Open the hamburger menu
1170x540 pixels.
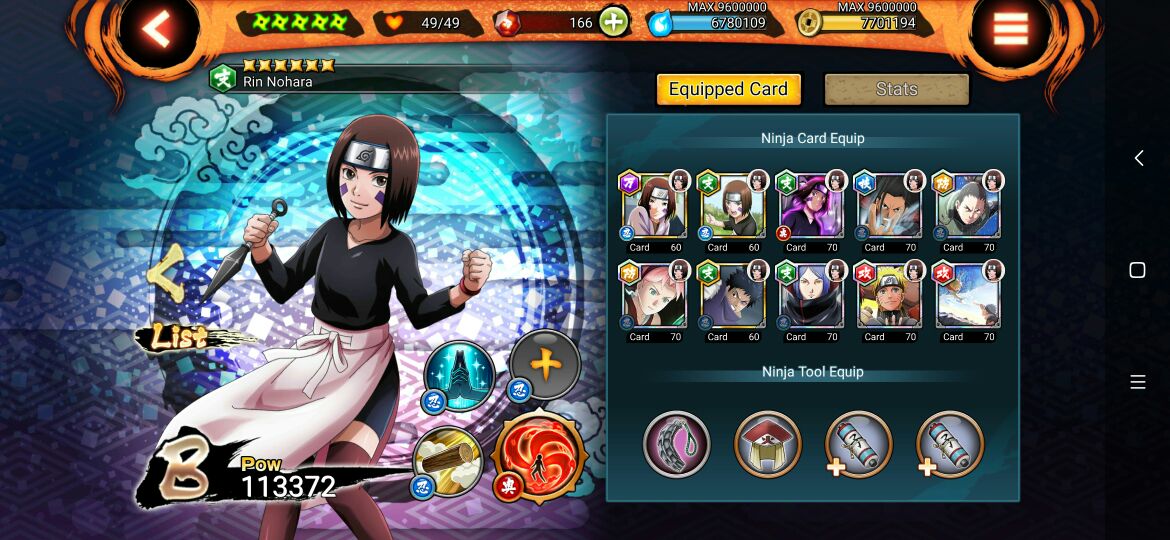click(1010, 30)
